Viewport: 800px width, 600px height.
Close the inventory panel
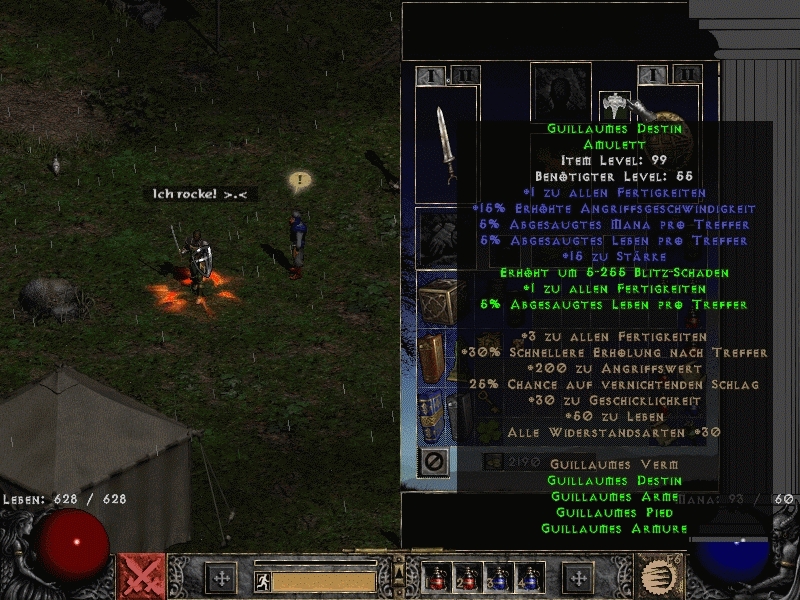click(434, 462)
